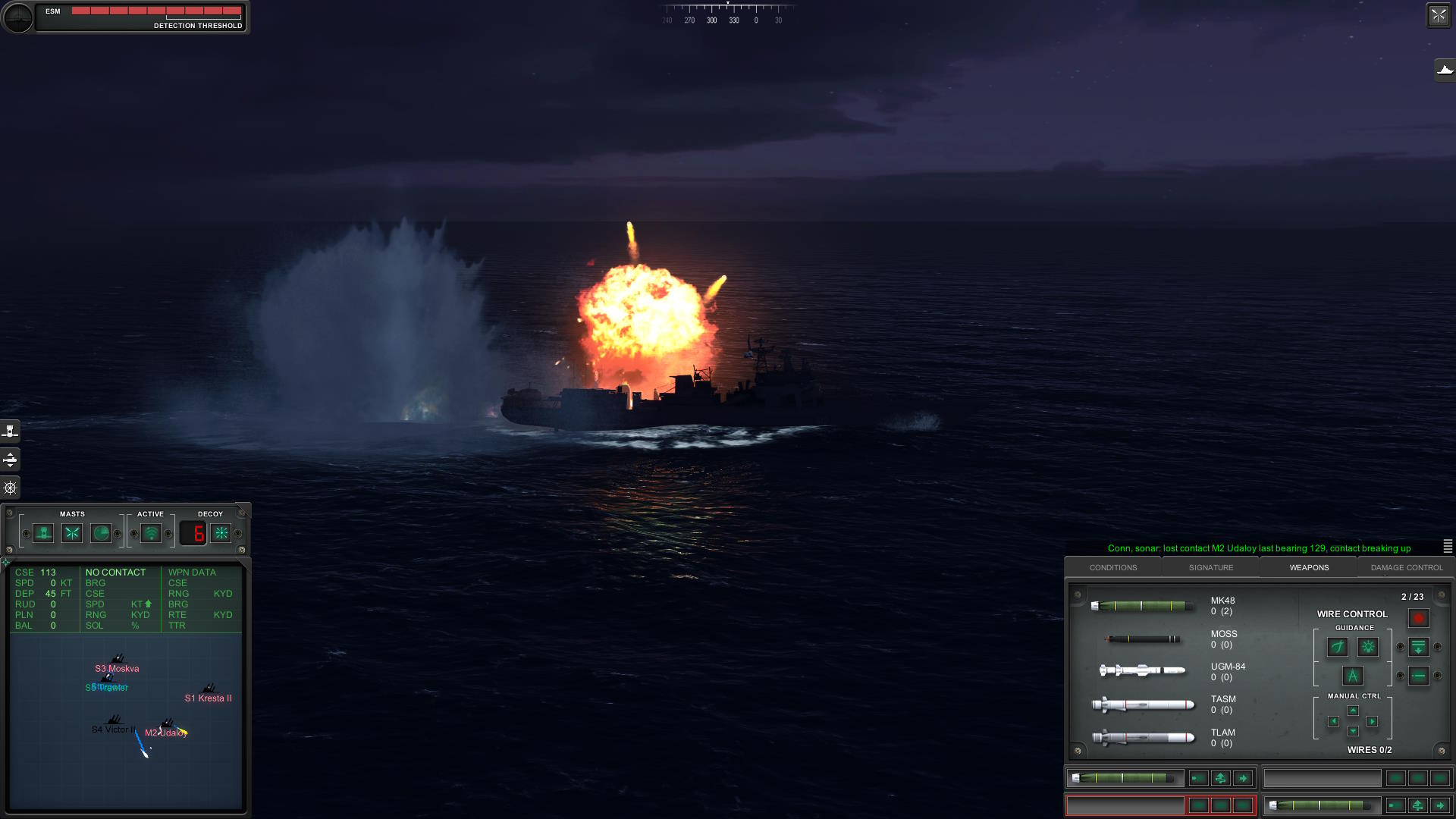Viewport: 1456px width, 819px height.
Task: Switch to the Conditions tab
Action: (1112, 567)
